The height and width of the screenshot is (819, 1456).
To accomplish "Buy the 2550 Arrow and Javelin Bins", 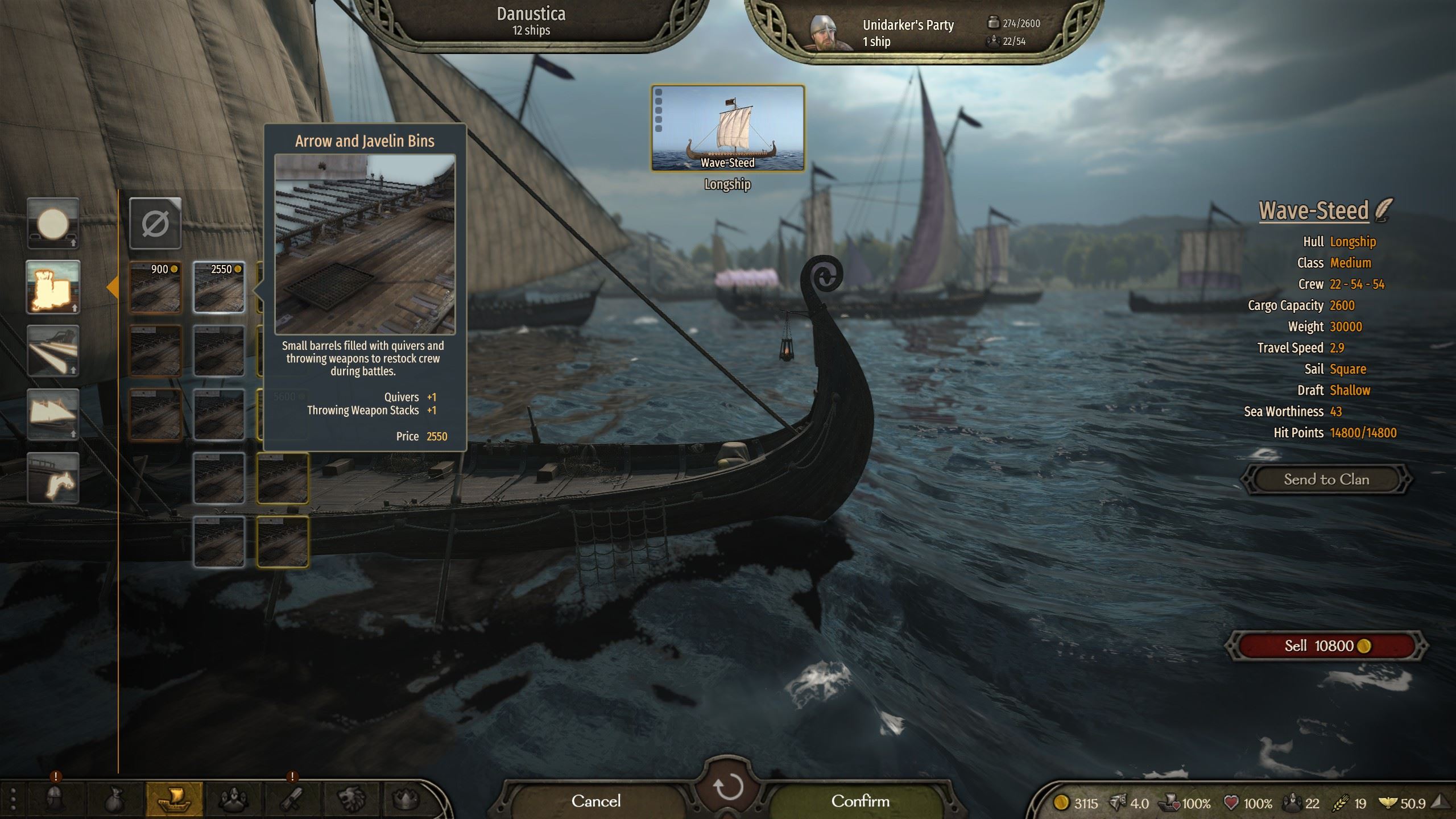I will tap(219, 287).
